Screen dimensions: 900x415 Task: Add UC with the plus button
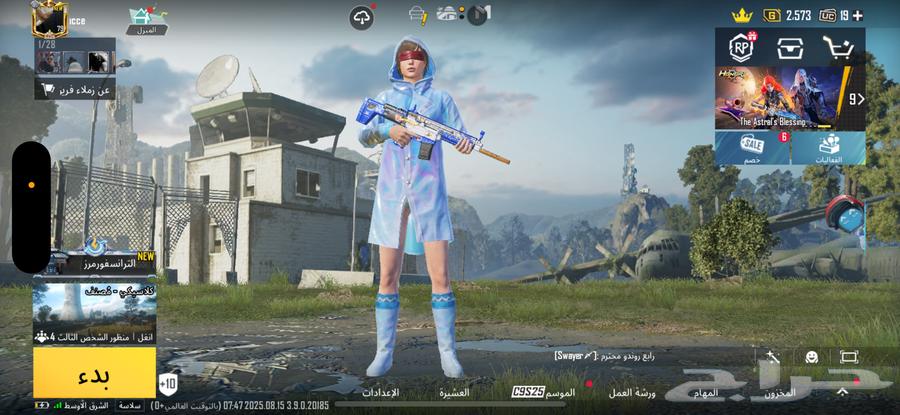[858, 15]
